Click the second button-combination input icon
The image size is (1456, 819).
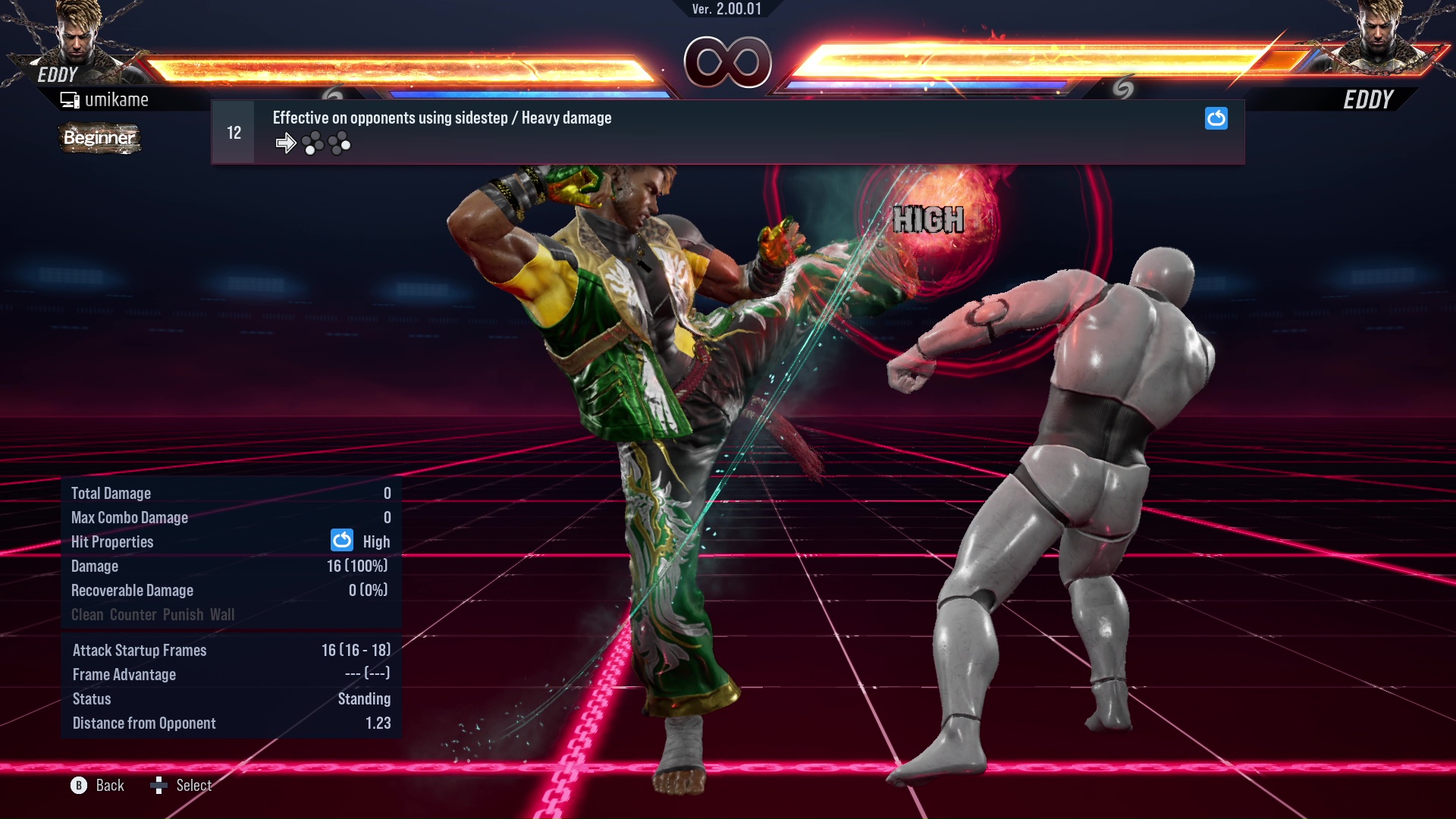pyautogui.click(x=340, y=143)
